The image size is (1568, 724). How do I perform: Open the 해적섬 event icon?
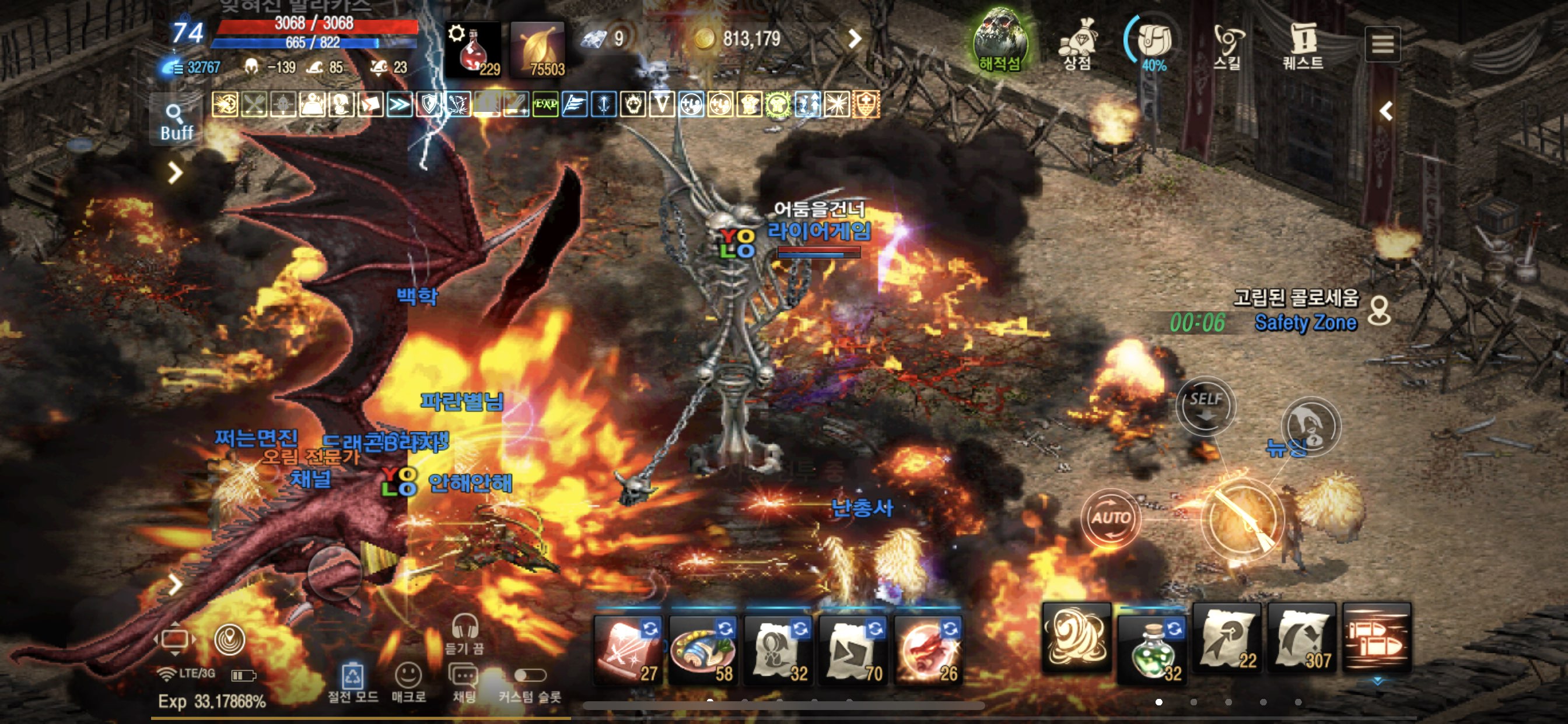(1000, 40)
